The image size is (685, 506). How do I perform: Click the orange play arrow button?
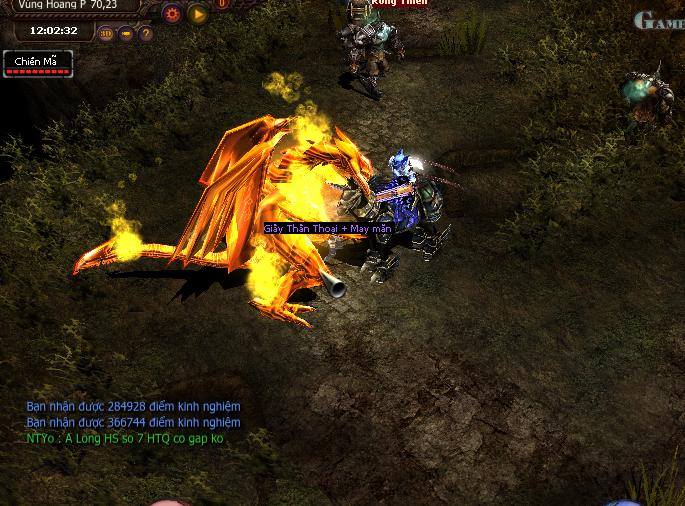198,14
